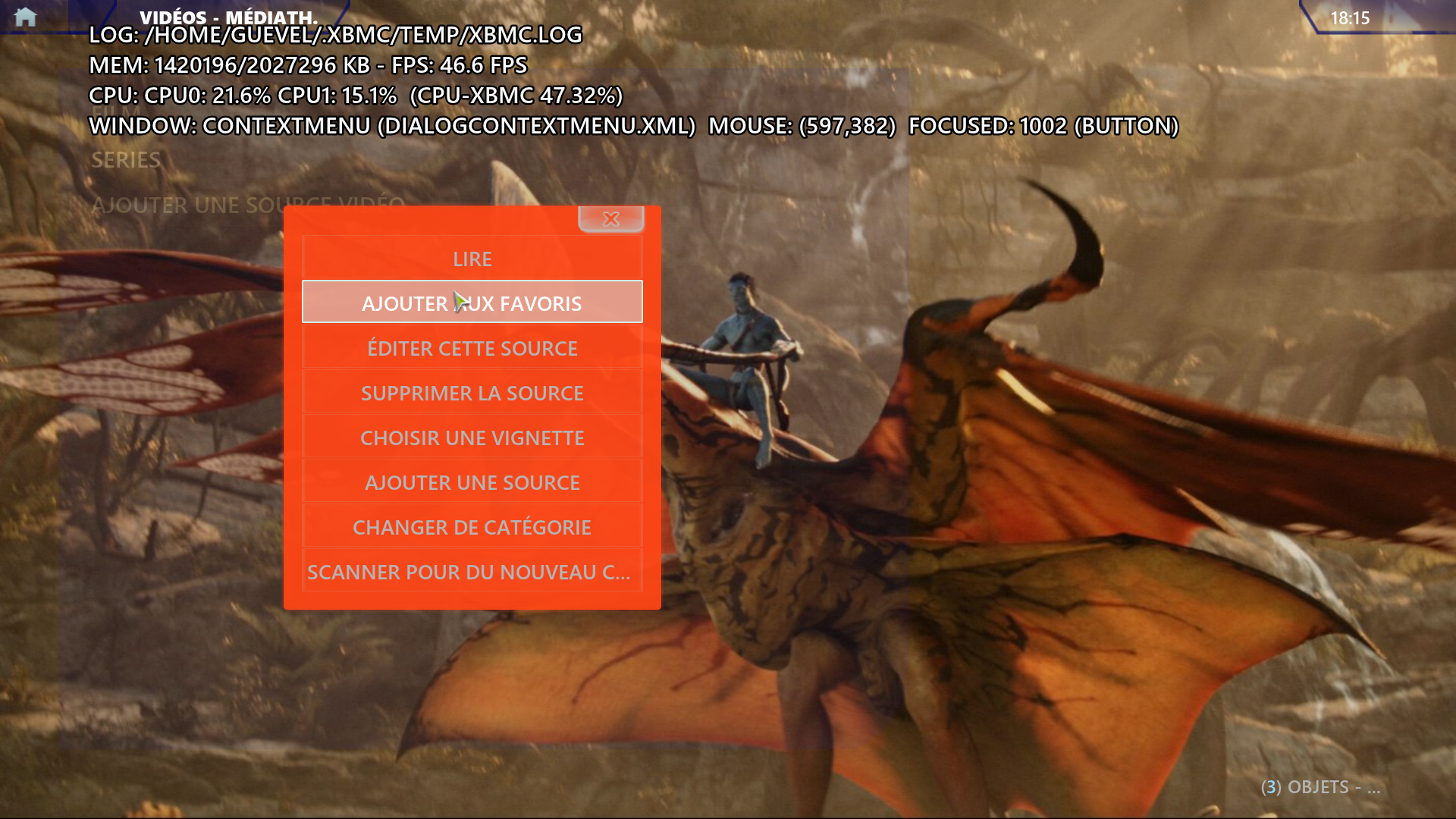Open Éditer cette source
This screenshot has height=819, width=1456.
click(x=472, y=349)
